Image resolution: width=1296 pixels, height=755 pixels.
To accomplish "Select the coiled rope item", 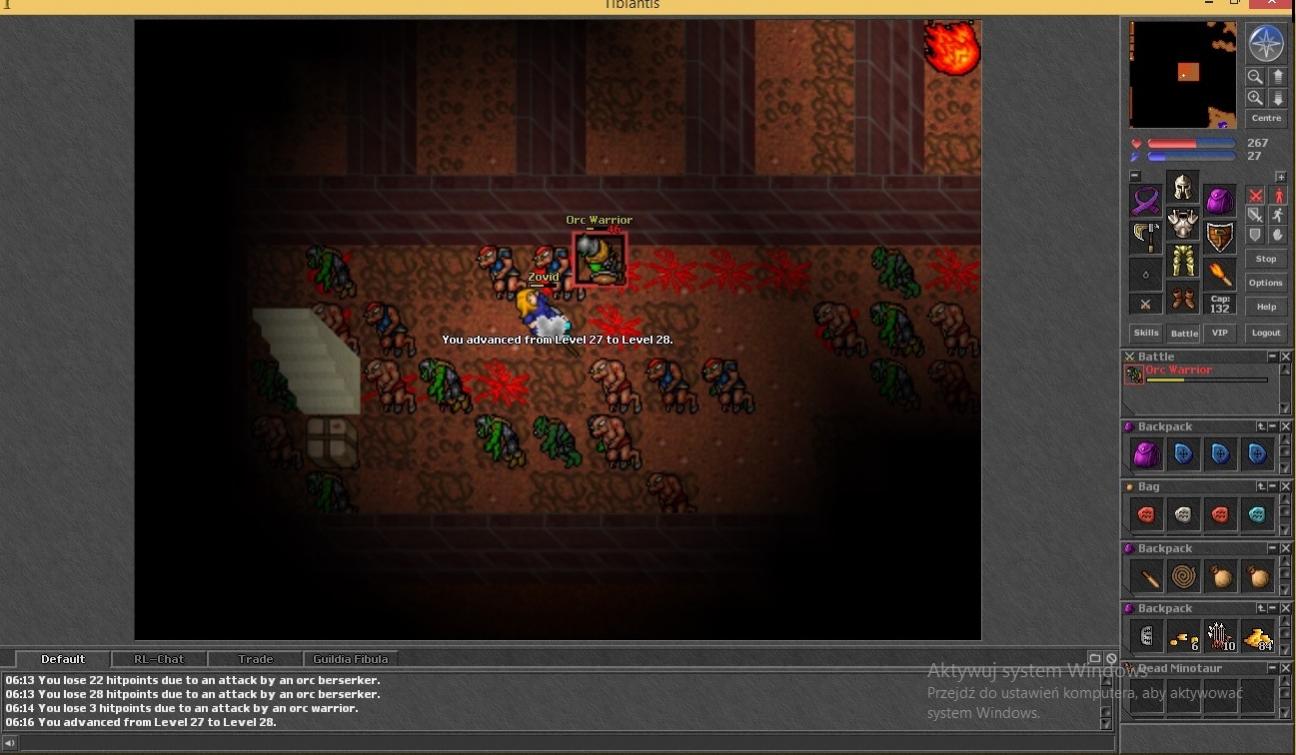I will tap(1183, 577).
